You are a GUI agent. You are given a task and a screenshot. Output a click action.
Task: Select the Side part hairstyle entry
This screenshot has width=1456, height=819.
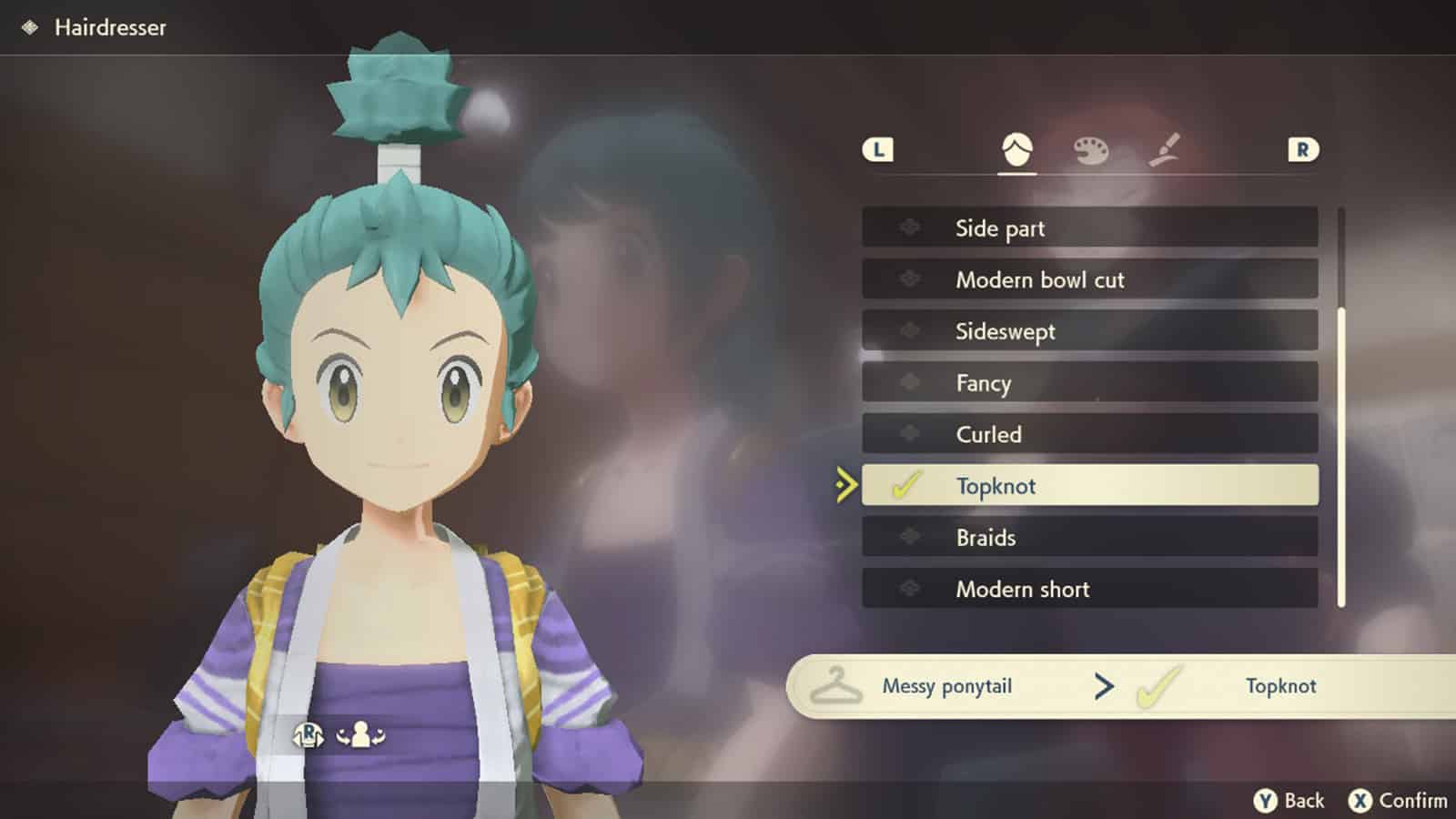1087,228
